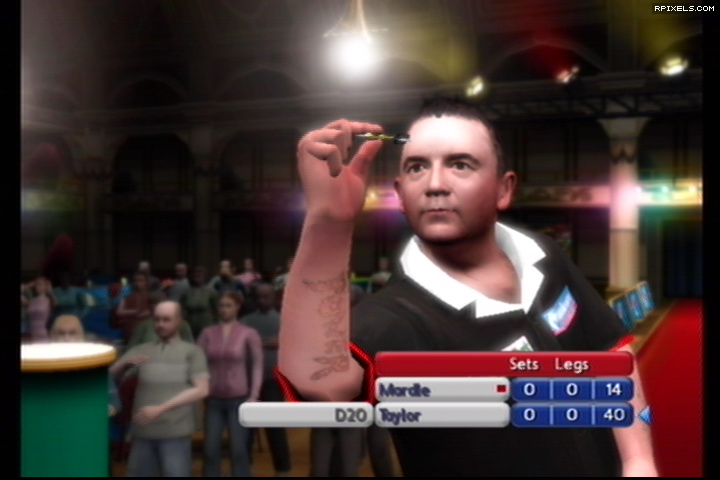Click the D20 checkout hint panel
The width and height of the screenshot is (720, 480).
click(305, 415)
